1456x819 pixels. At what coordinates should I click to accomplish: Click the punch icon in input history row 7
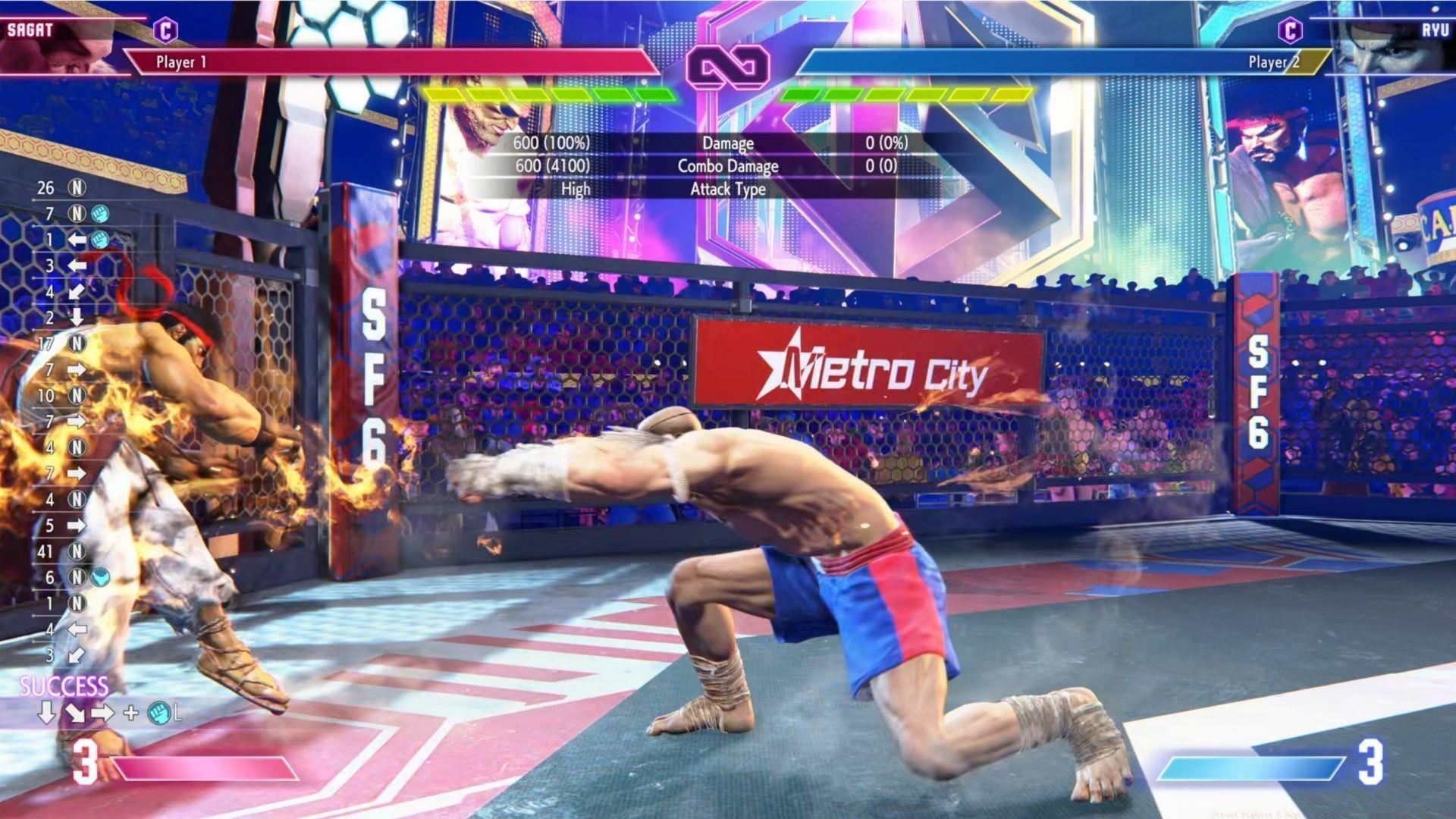pyautogui.click(x=99, y=212)
